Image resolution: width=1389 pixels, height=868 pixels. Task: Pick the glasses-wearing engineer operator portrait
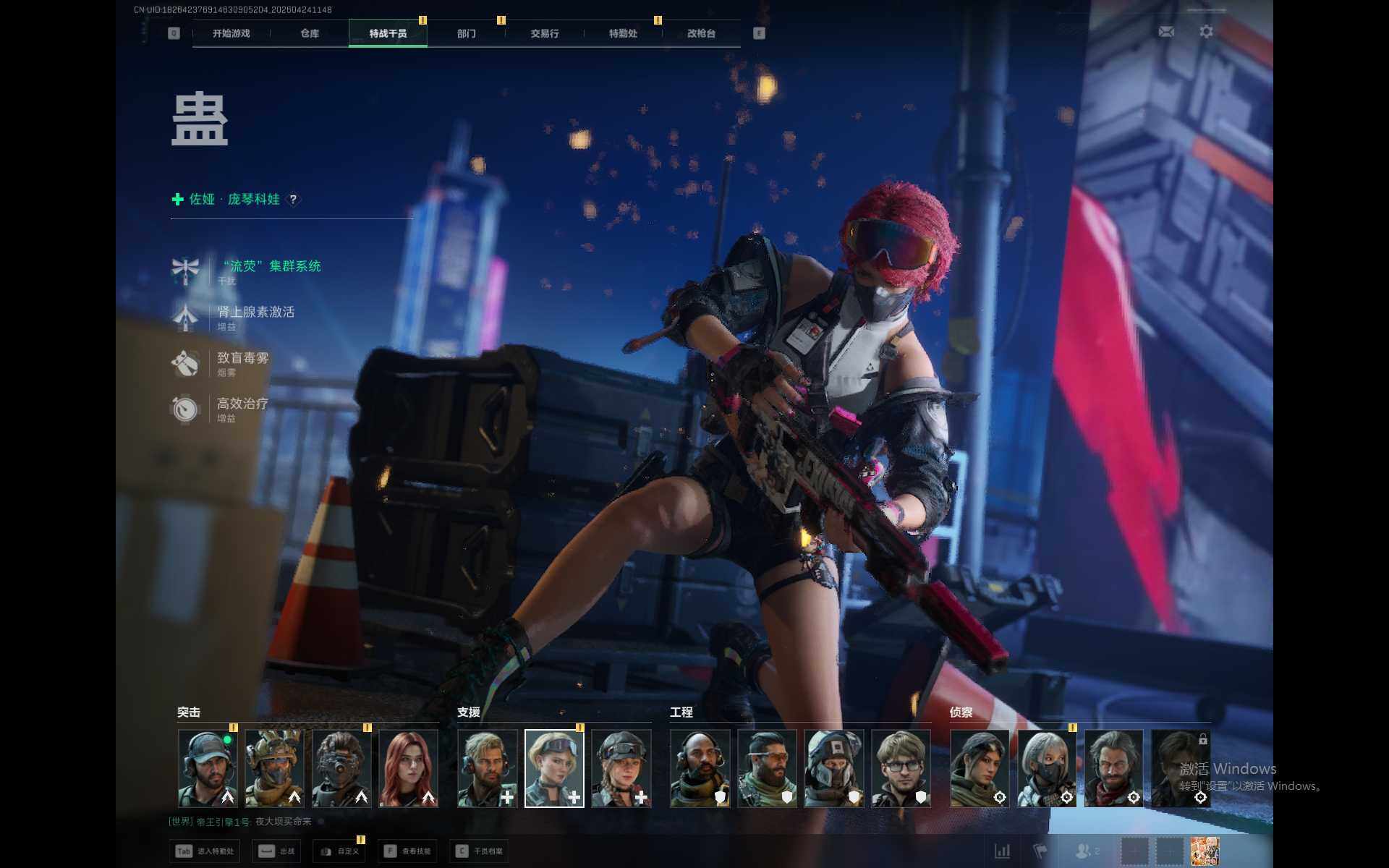[901, 768]
